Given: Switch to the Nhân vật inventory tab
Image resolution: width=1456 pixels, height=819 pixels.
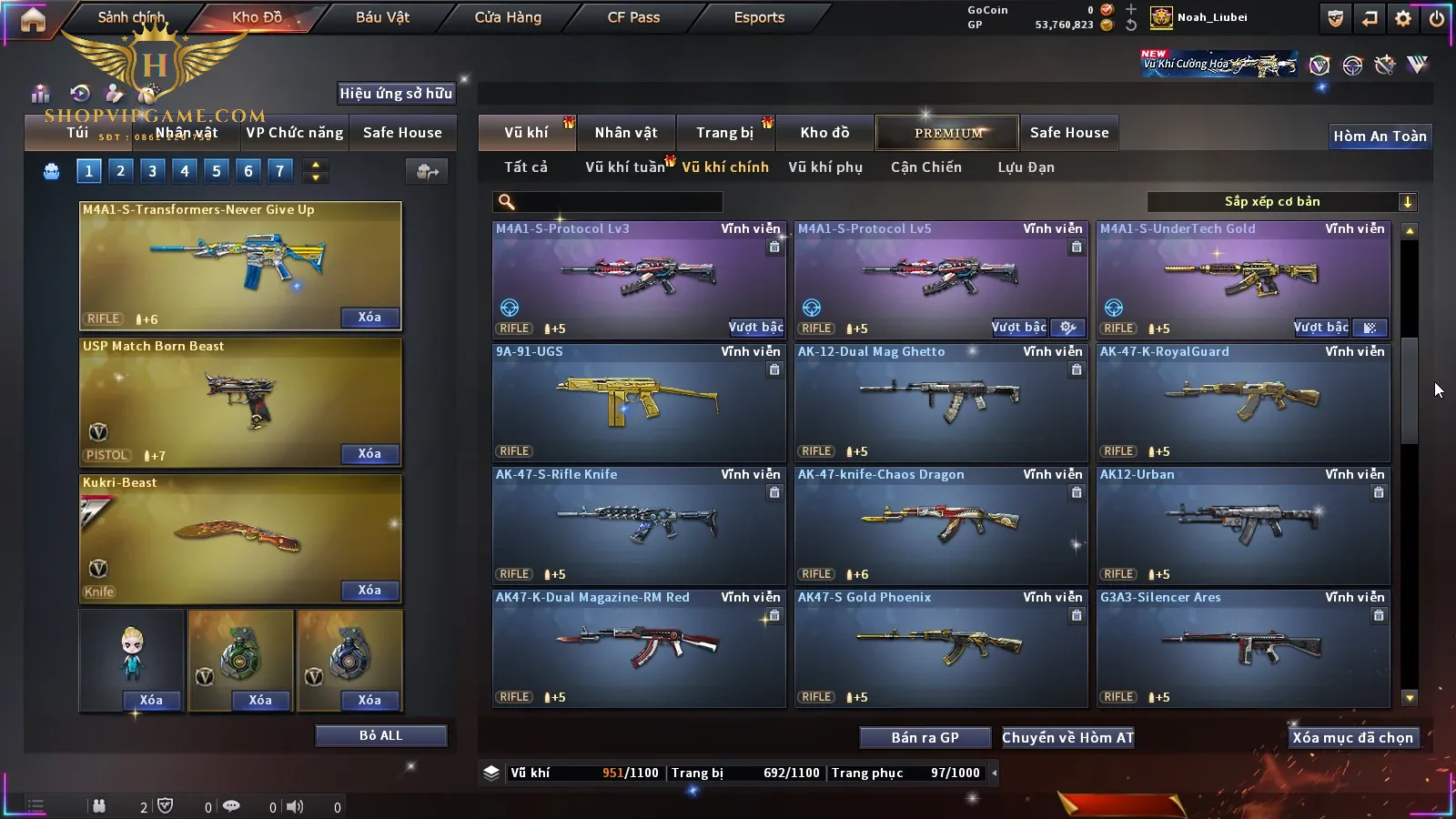Looking at the screenshot, I should [x=626, y=133].
